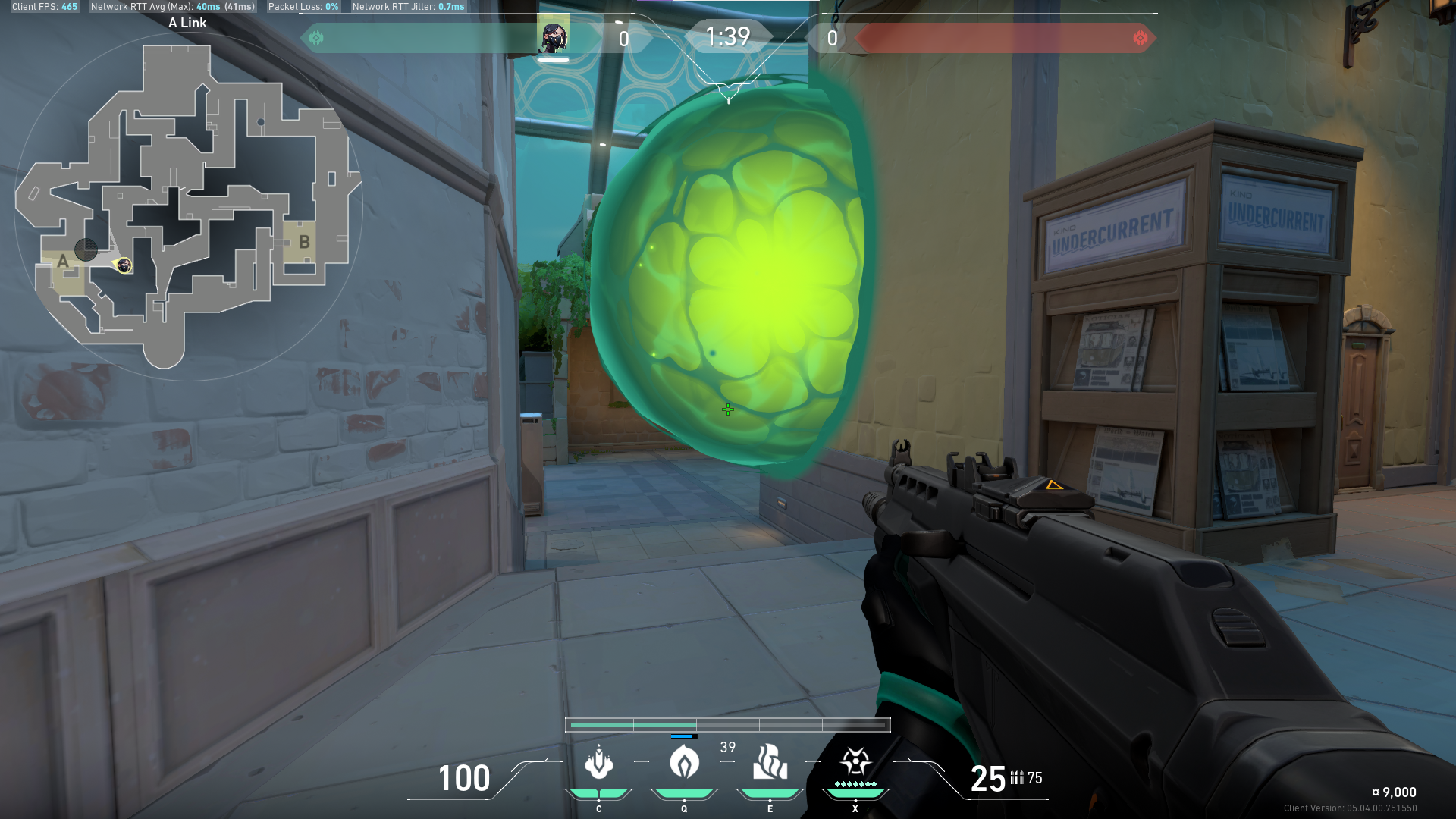Select the B site label on the minimap
Screen dimensions: 1456x819
tap(306, 242)
